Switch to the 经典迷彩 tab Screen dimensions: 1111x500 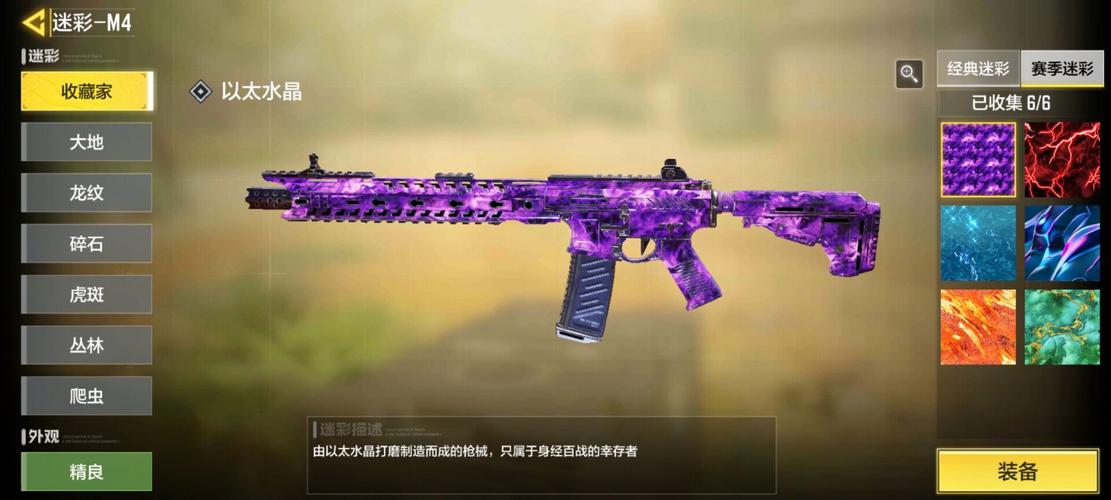click(978, 69)
